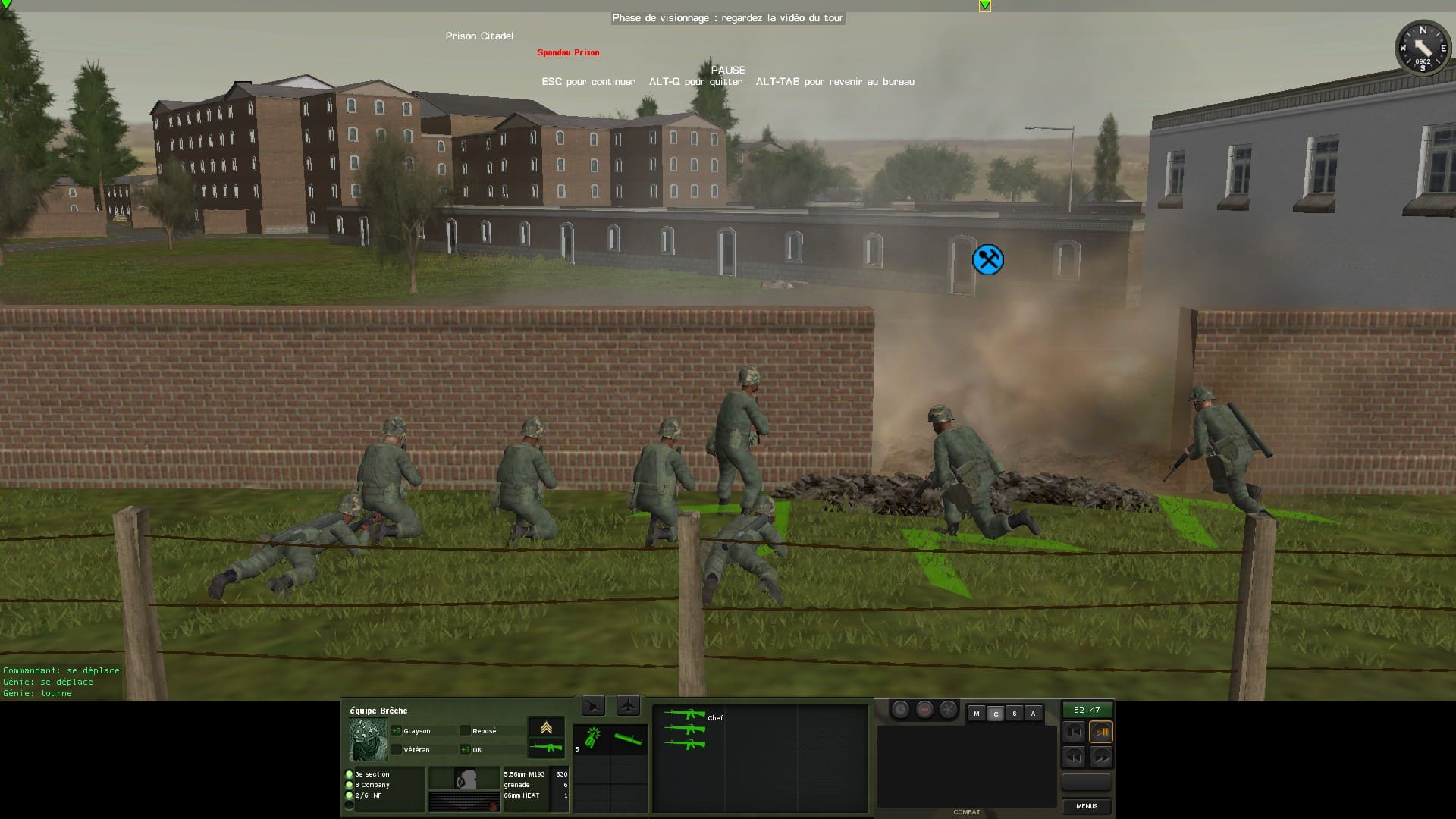This screenshot has height=819, width=1456.
Task: Switch to the S command tab
Action: click(x=1015, y=714)
